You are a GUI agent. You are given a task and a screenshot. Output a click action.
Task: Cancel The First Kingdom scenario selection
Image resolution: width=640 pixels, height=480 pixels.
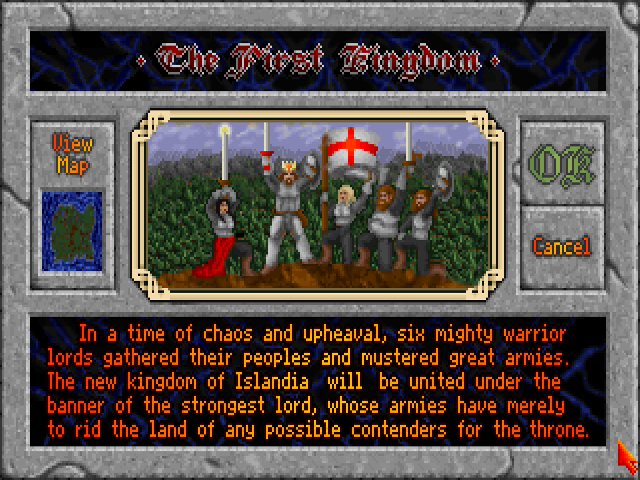pyautogui.click(x=561, y=246)
